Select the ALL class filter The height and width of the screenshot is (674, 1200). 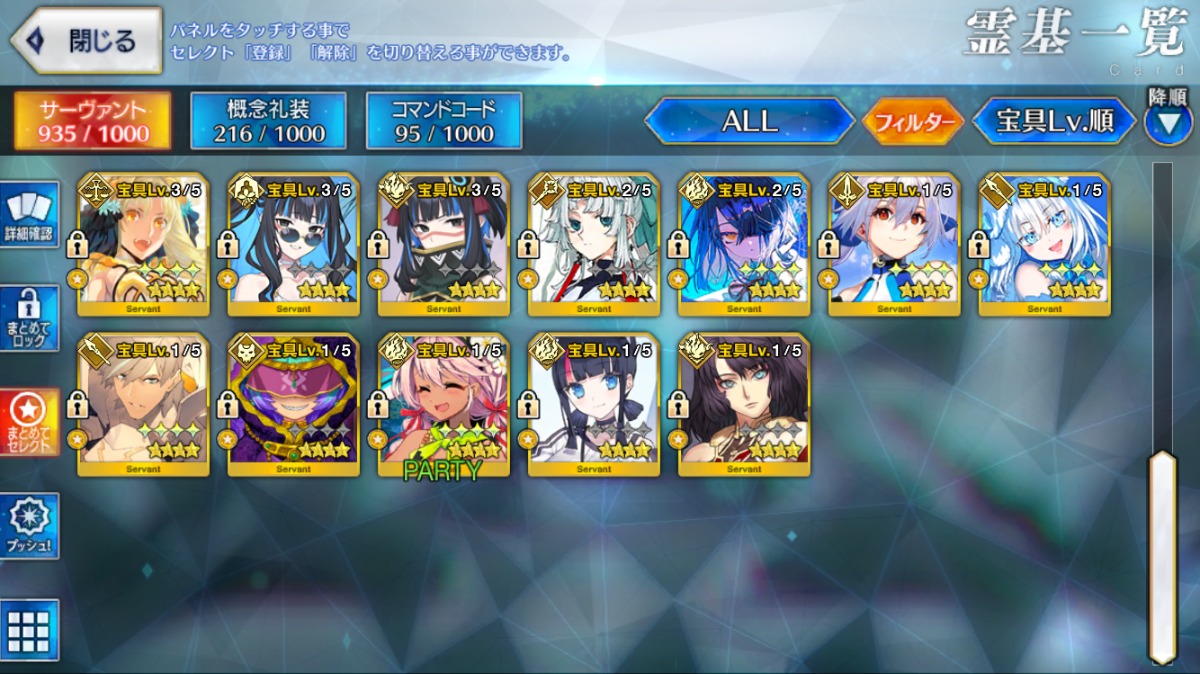(750, 122)
